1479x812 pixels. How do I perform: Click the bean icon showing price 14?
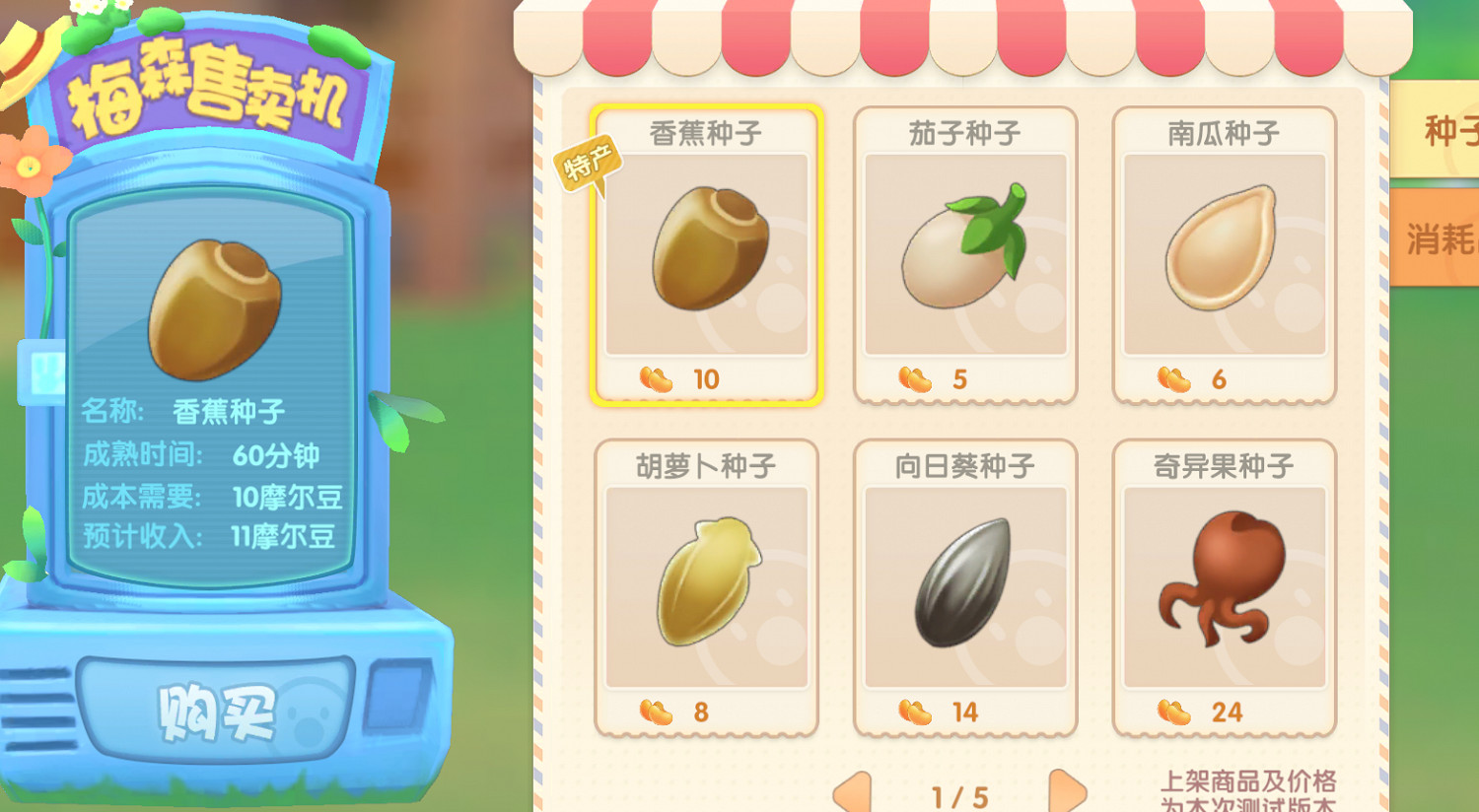(x=913, y=711)
